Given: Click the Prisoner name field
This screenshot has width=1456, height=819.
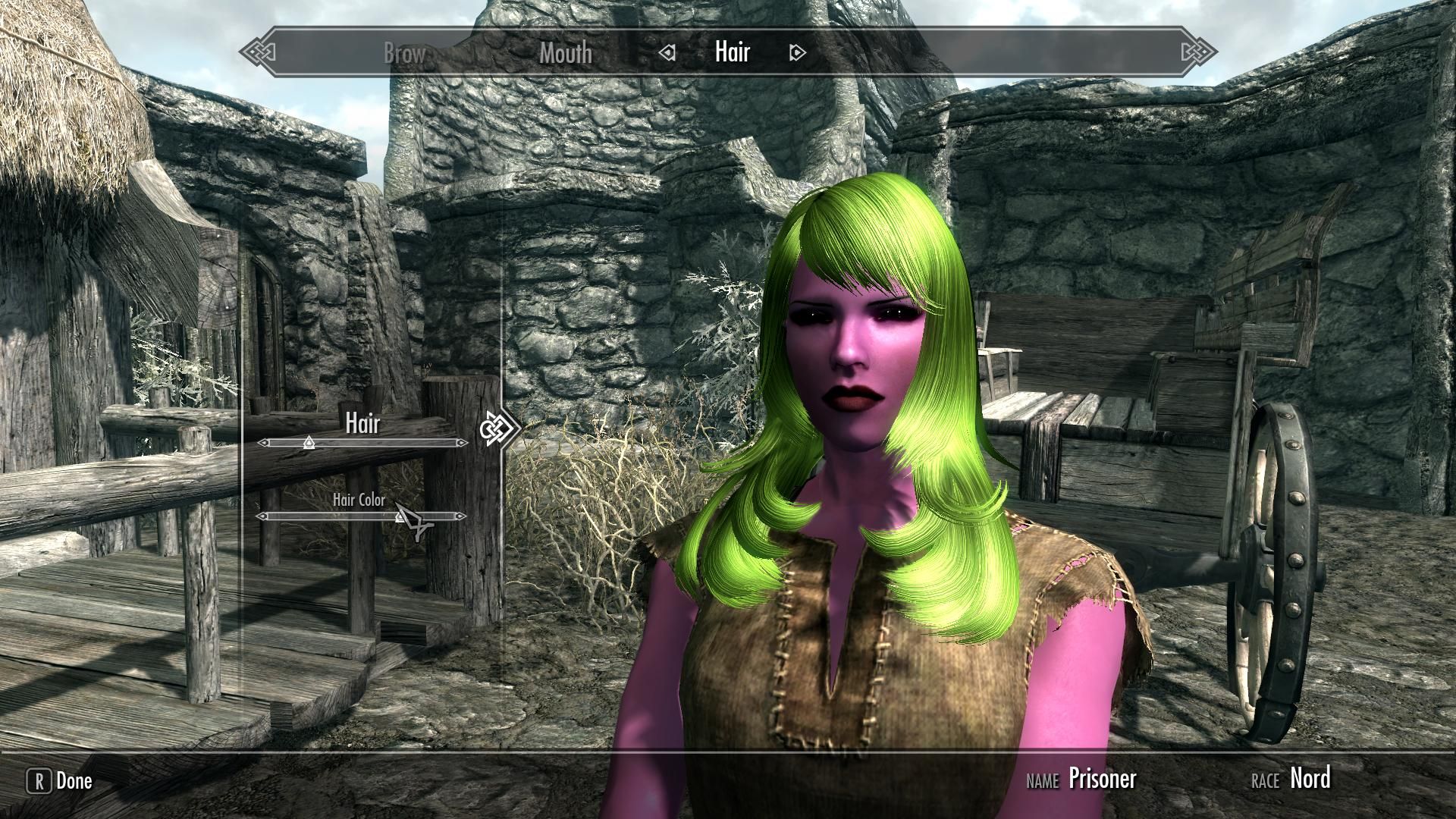Looking at the screenshot, I should click(1103, 779).
